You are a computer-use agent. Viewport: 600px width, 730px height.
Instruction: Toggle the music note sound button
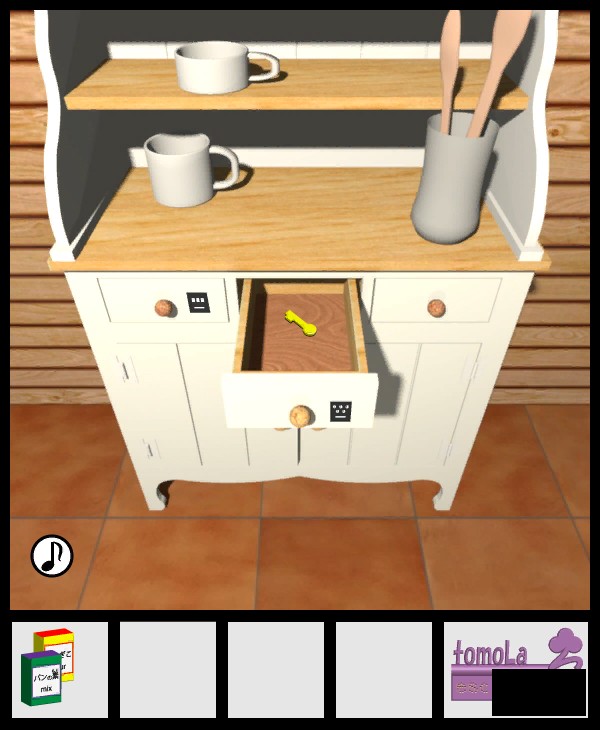point(52,556)
